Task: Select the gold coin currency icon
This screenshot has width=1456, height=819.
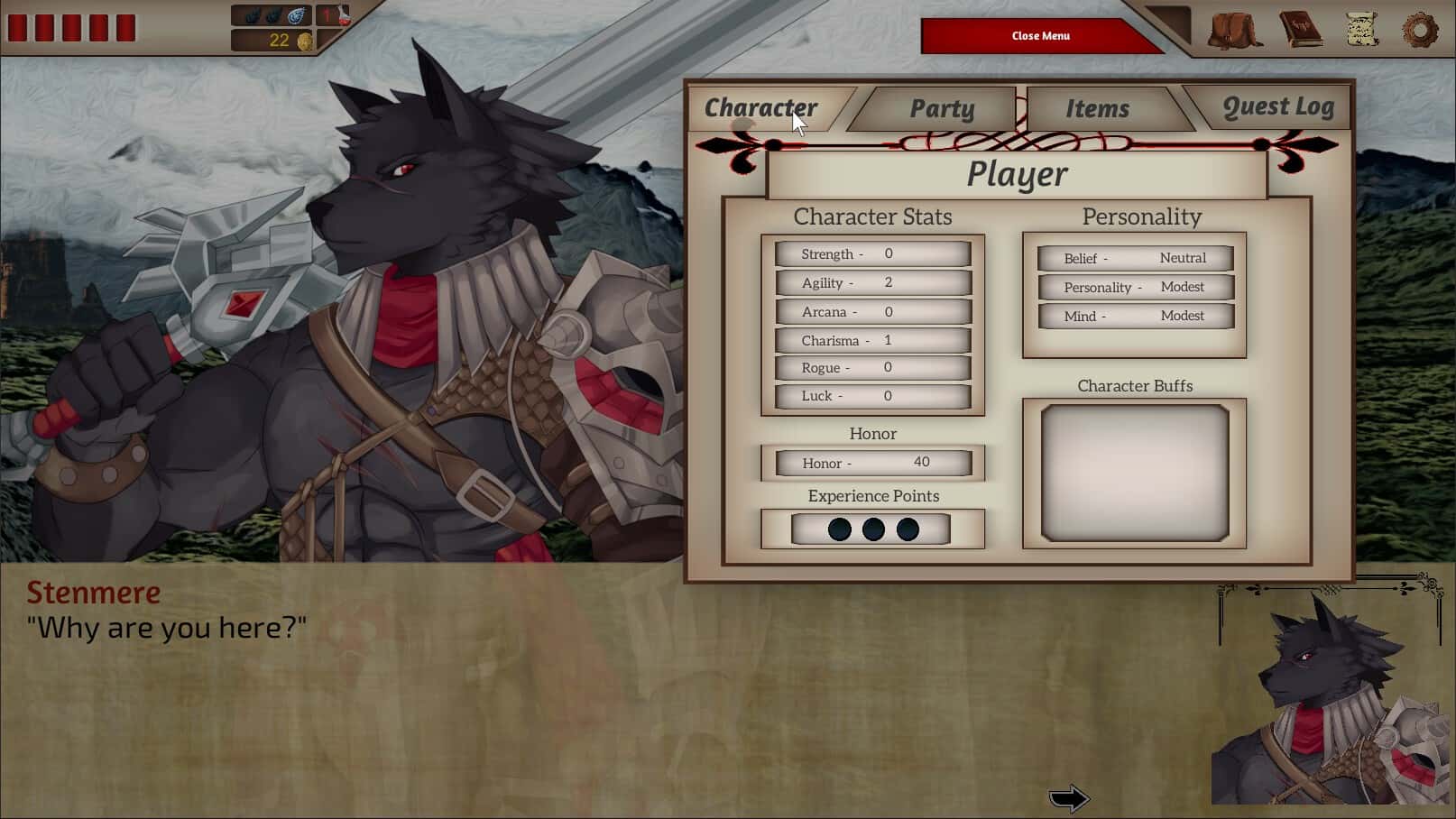Action: tap(307, 40)
